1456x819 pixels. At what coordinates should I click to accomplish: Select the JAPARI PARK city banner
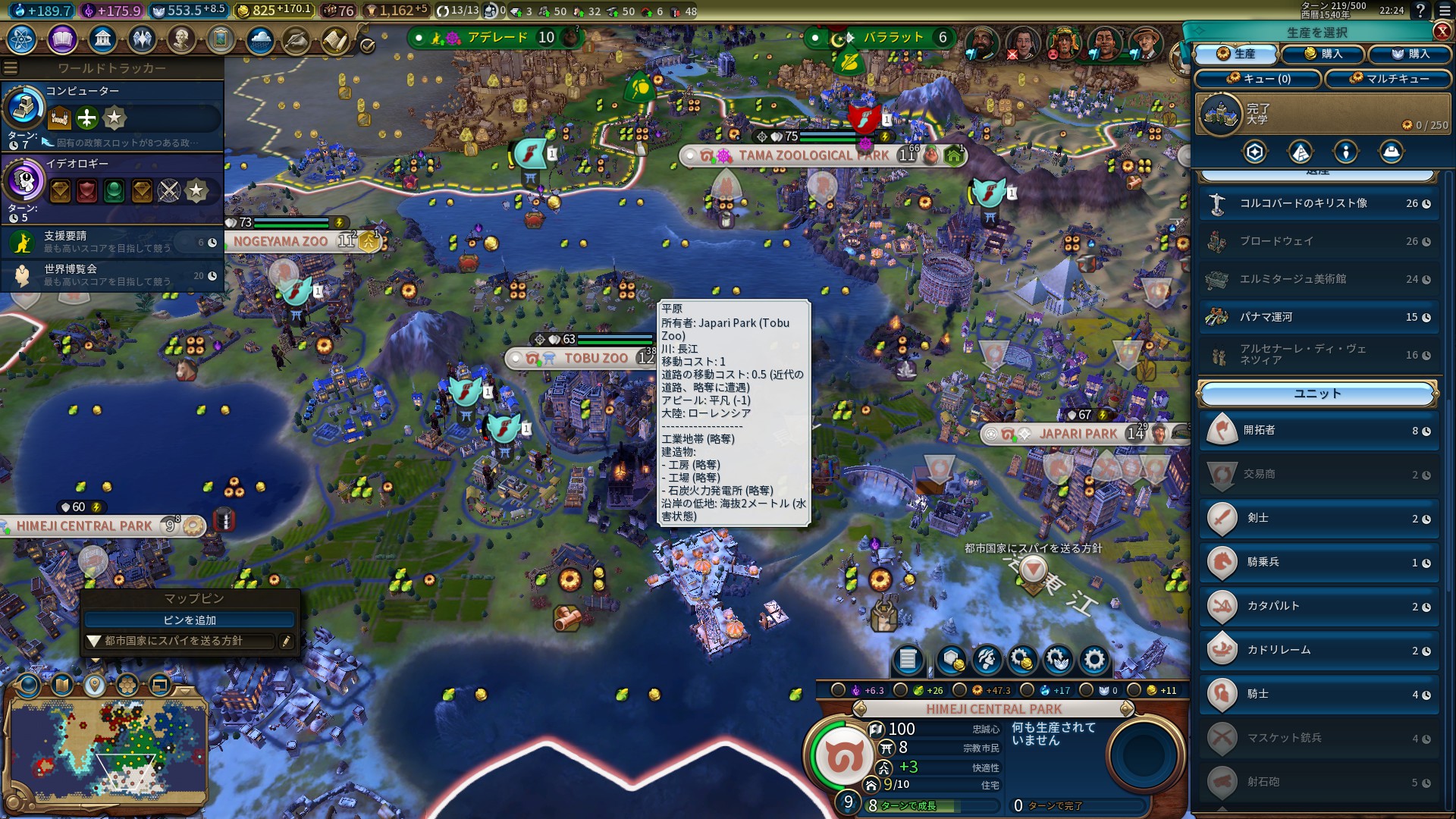click(x=1077, y=434)
